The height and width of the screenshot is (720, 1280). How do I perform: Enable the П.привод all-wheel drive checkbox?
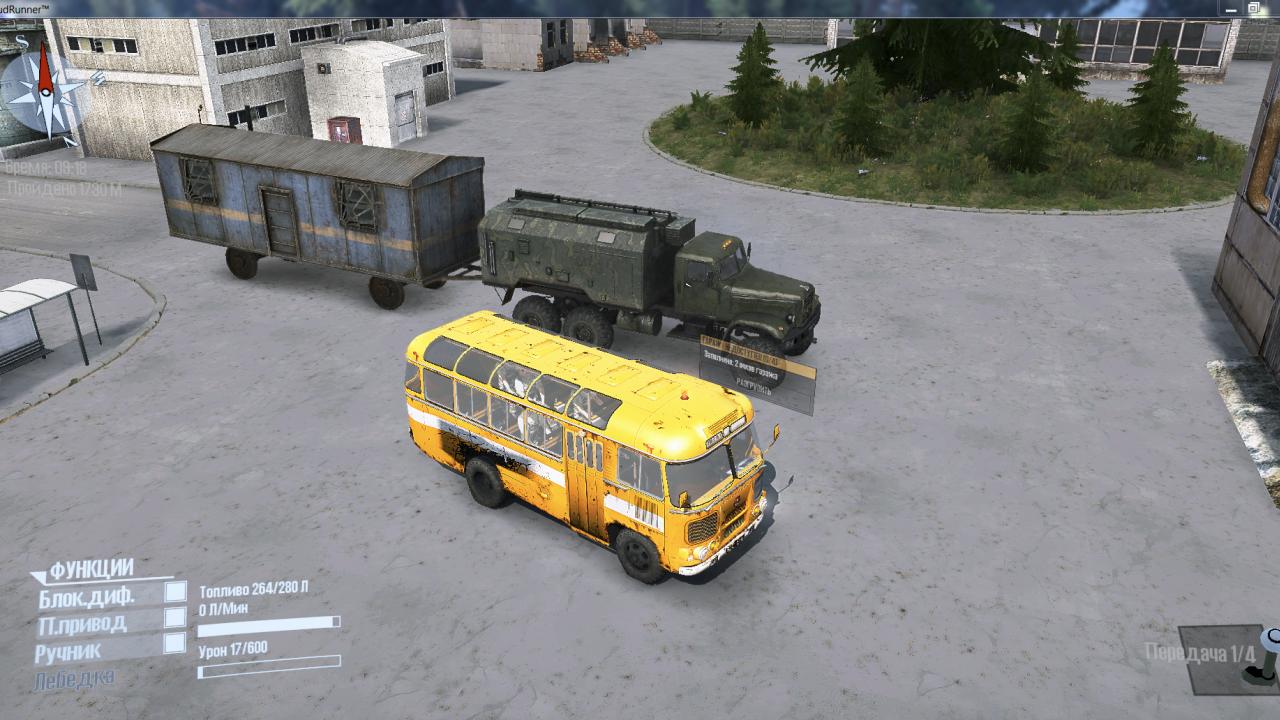pyautogui.click(x=175, y=617)
